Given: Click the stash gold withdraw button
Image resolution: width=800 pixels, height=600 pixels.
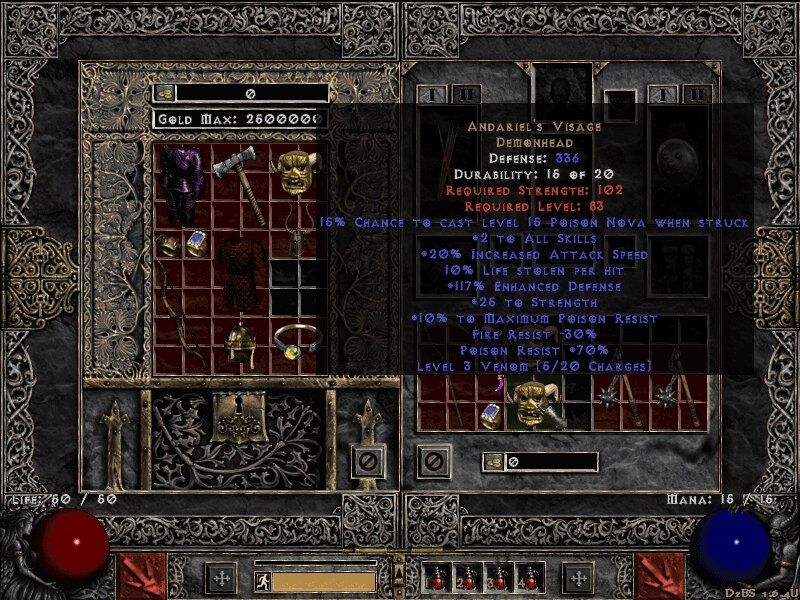Looking at the screenshot, I should tap(165, 93).
